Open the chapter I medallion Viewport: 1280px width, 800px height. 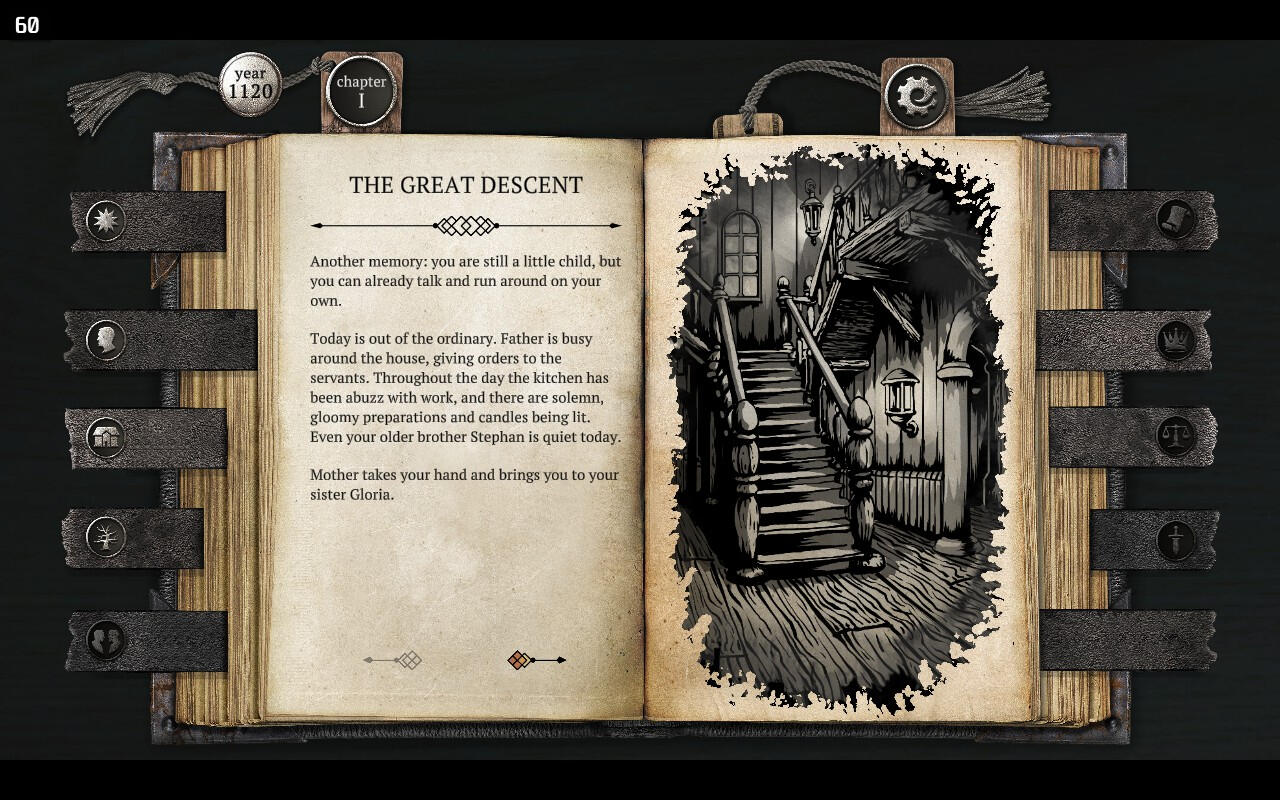[x=361, y=91]
